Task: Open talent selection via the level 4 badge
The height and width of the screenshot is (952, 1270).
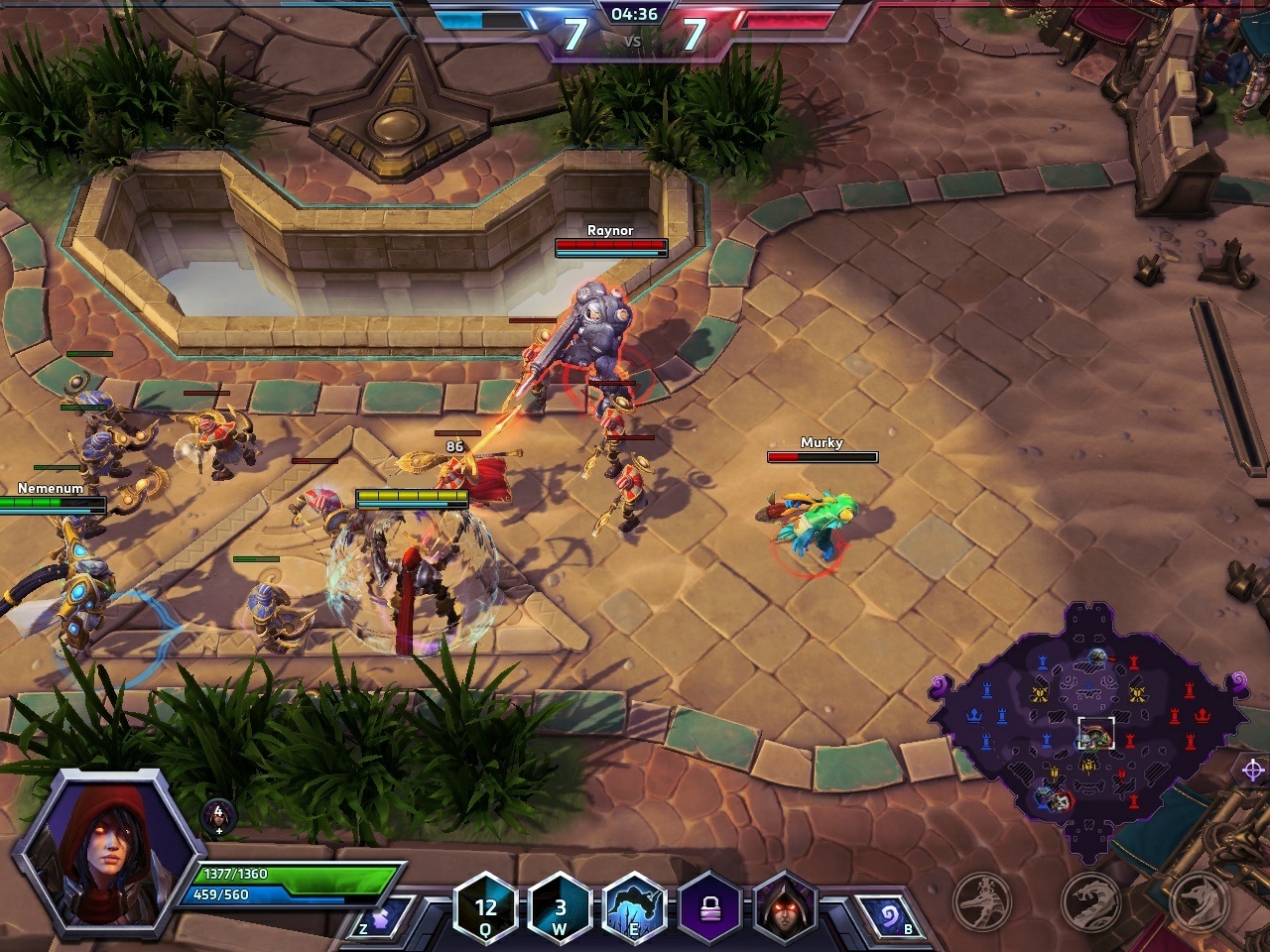Action: 218,815
